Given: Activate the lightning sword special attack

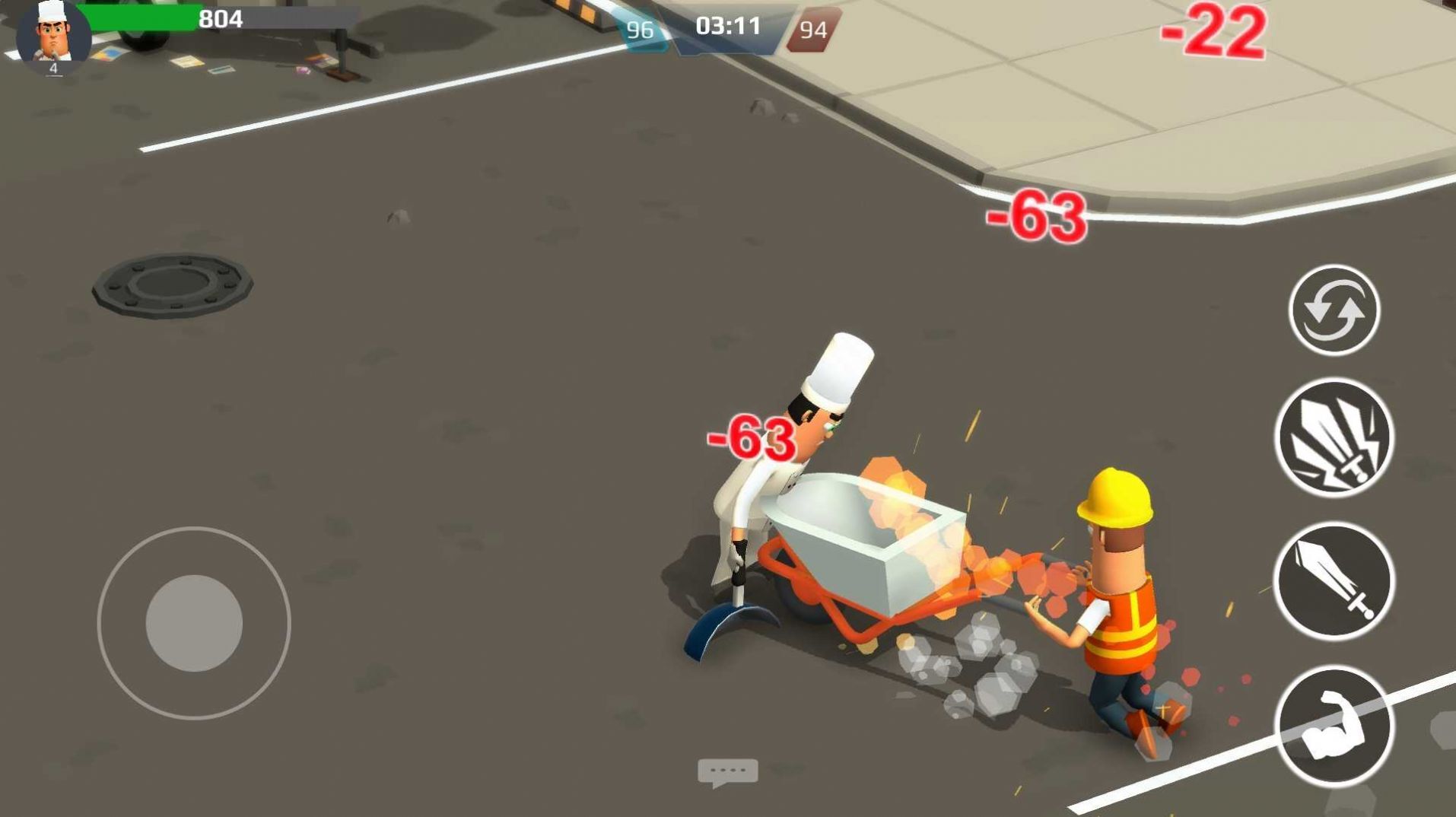Looking at the screenshot, I should pyautogui.click(x=1334, y=437).
